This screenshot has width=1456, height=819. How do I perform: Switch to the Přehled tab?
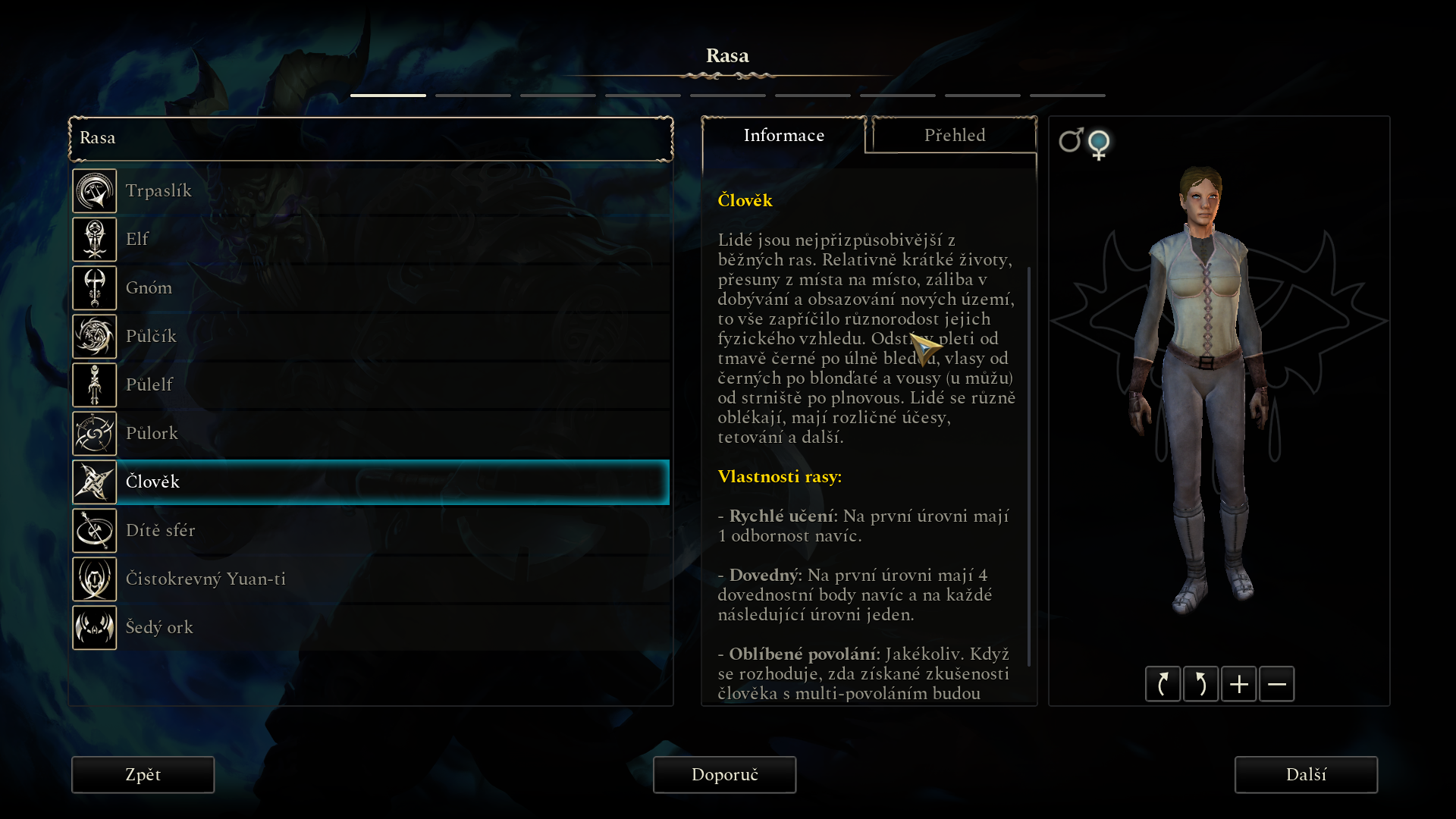[x=954, y=136]
